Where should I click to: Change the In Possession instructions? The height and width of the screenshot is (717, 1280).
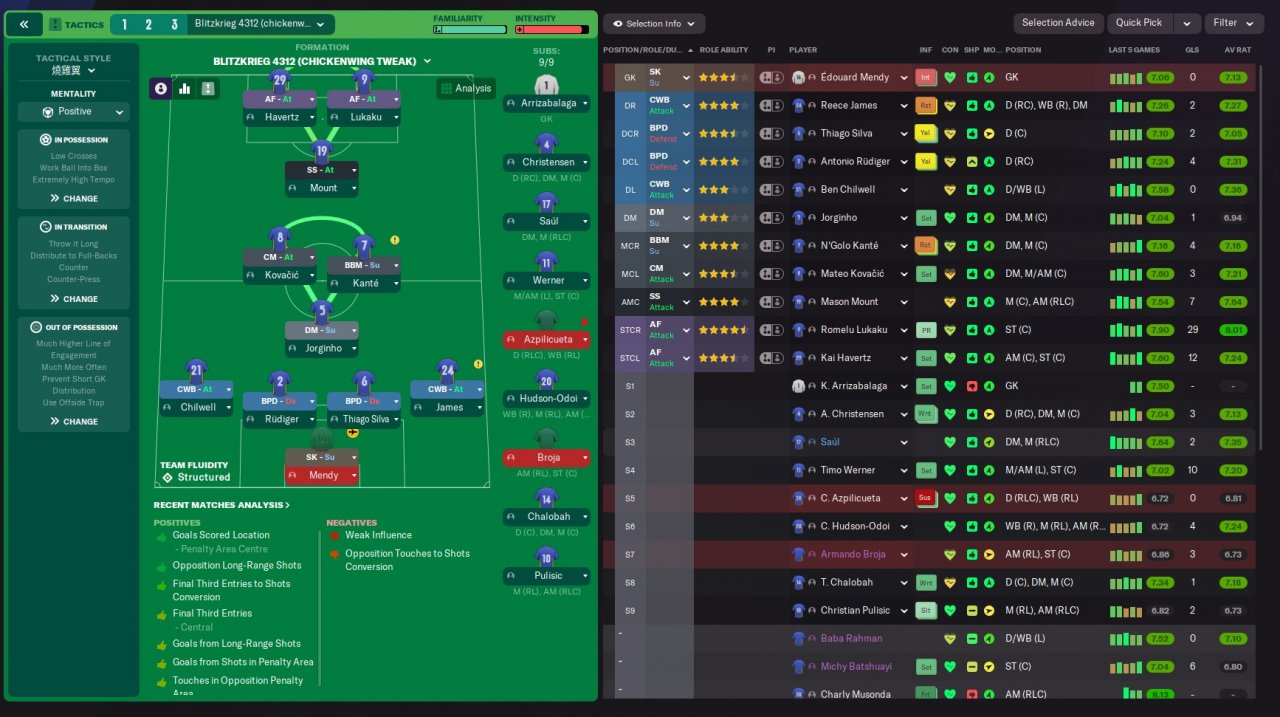click(x=74, y=198)
